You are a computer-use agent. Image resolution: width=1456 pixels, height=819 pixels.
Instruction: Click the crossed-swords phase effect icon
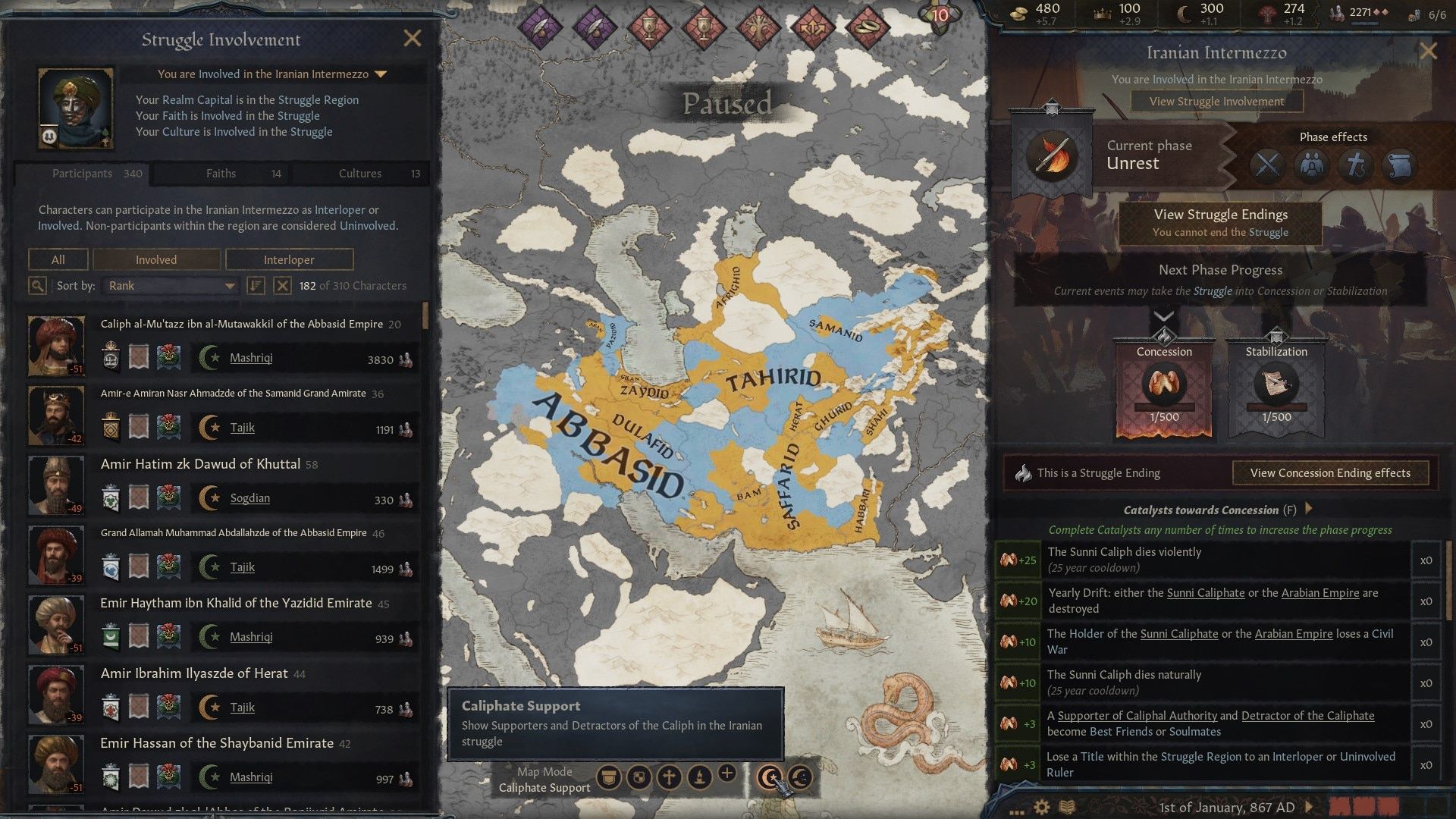[x=1266, y=166]
